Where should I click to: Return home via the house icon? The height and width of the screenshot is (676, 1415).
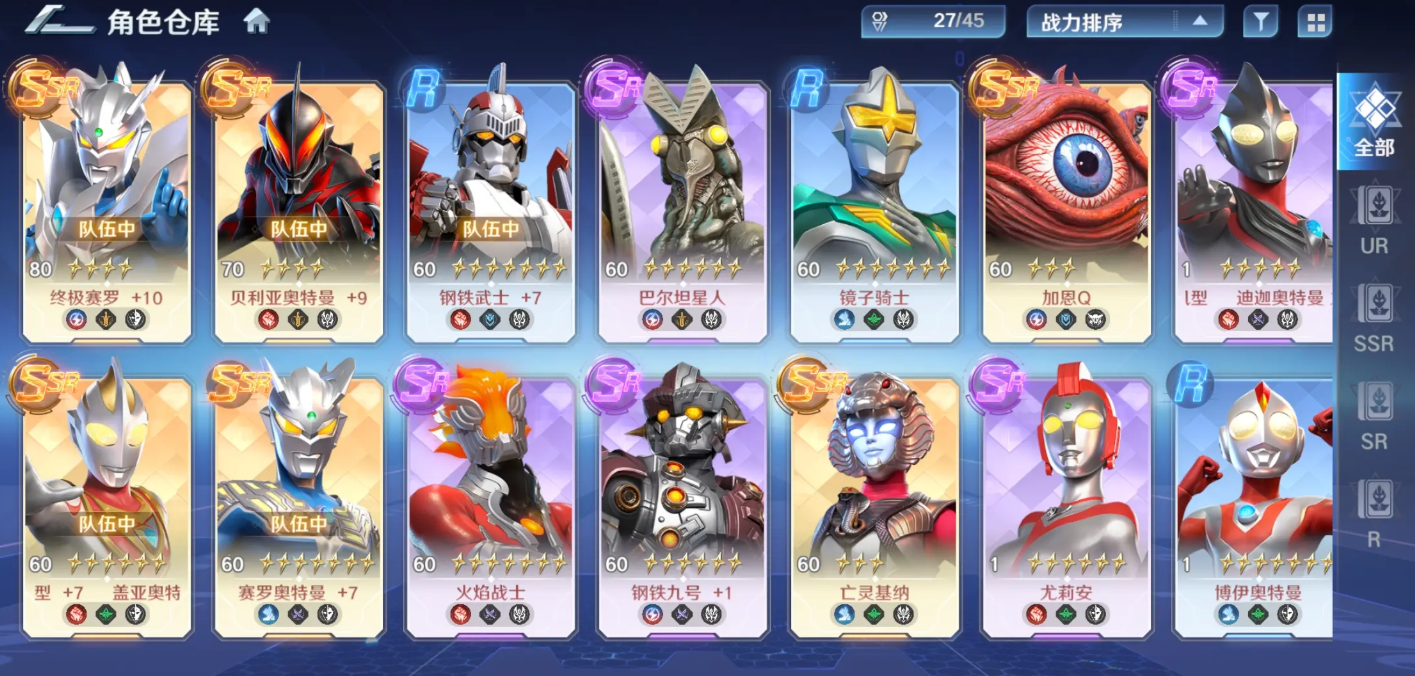pos(257,21)
